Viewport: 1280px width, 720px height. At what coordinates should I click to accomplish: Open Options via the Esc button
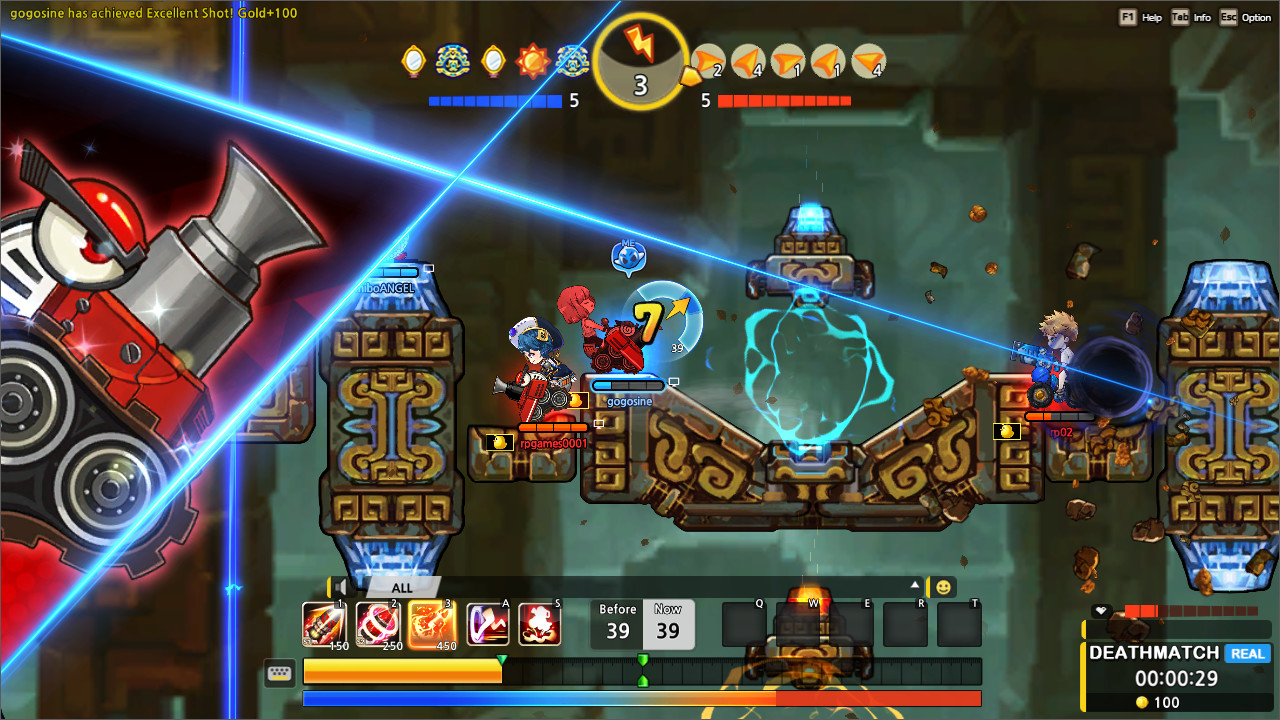pos(1228,17)
